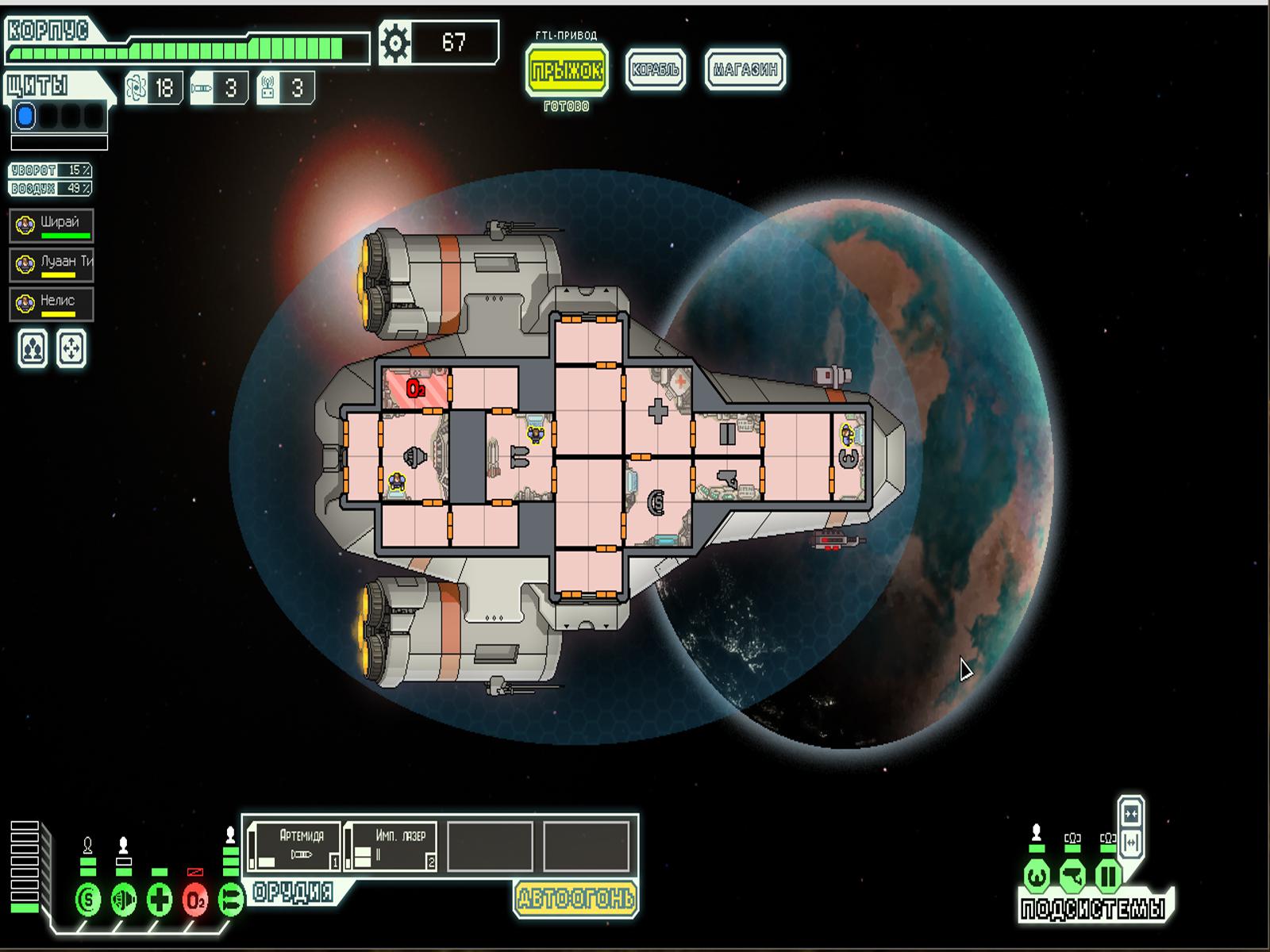This screenshot has width=1270, height=952.
Task: Save current crew station positions
Action: [x=33, y=349]
